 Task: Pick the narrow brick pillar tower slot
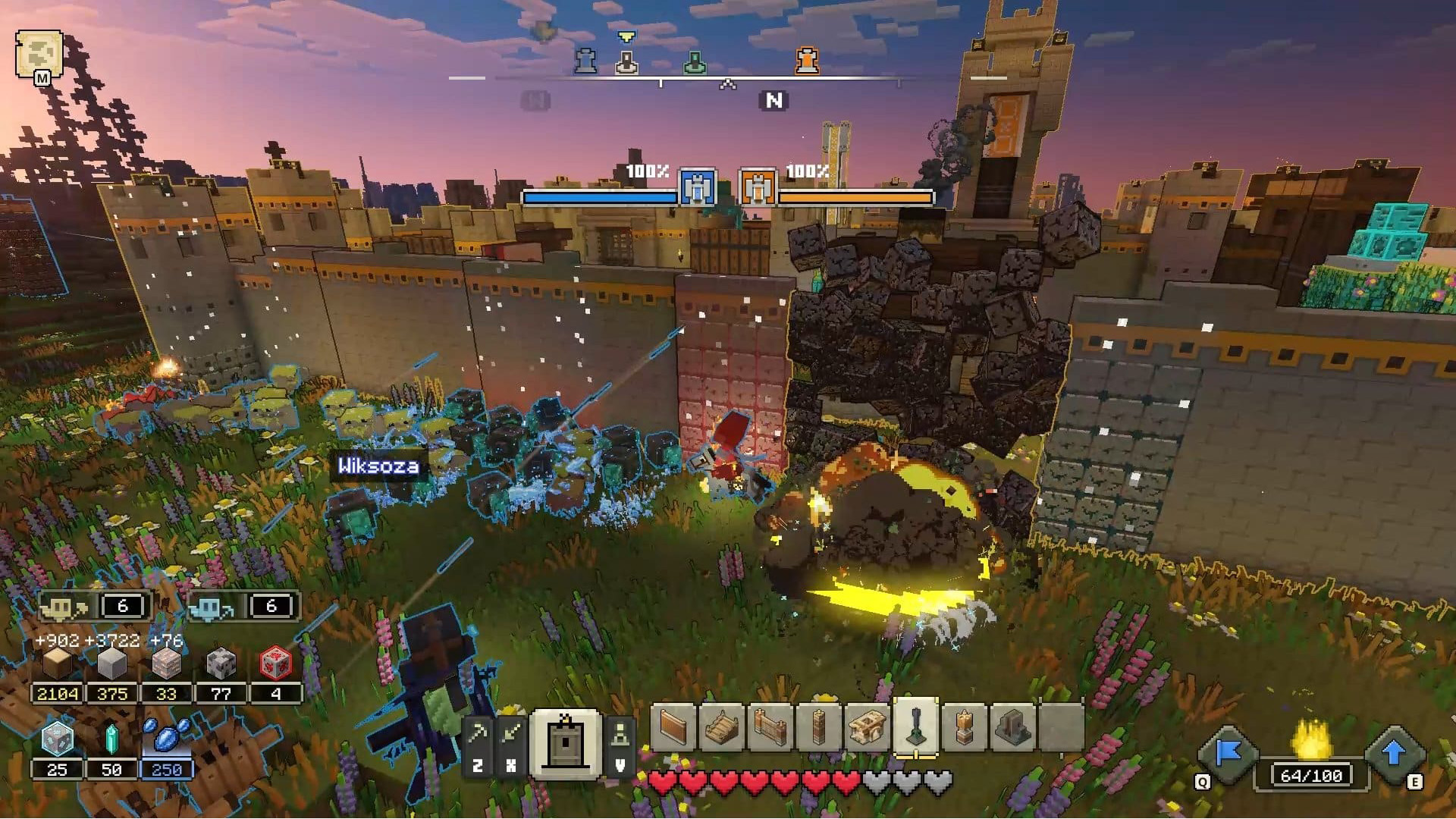coord(819,727)
